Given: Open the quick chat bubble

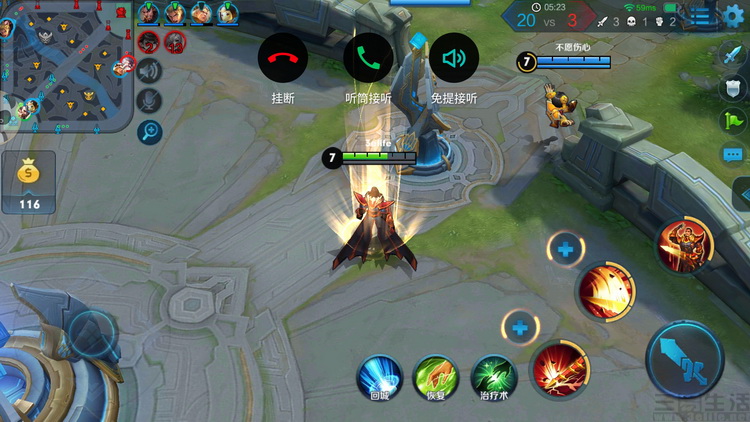Looking at the screenshot, I should click(733, 155).
